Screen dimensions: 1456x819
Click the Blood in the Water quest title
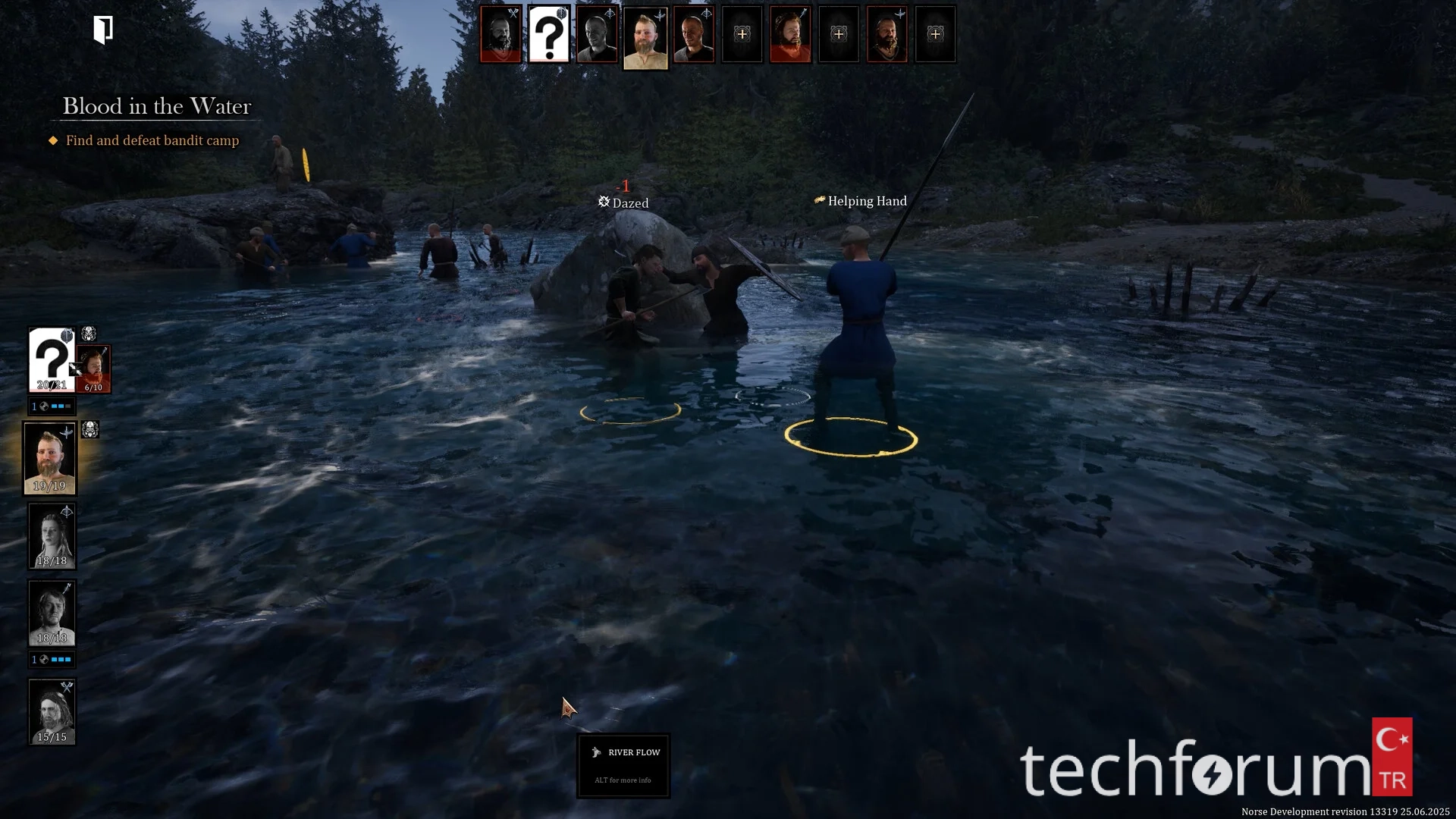[x=156, y=106]
